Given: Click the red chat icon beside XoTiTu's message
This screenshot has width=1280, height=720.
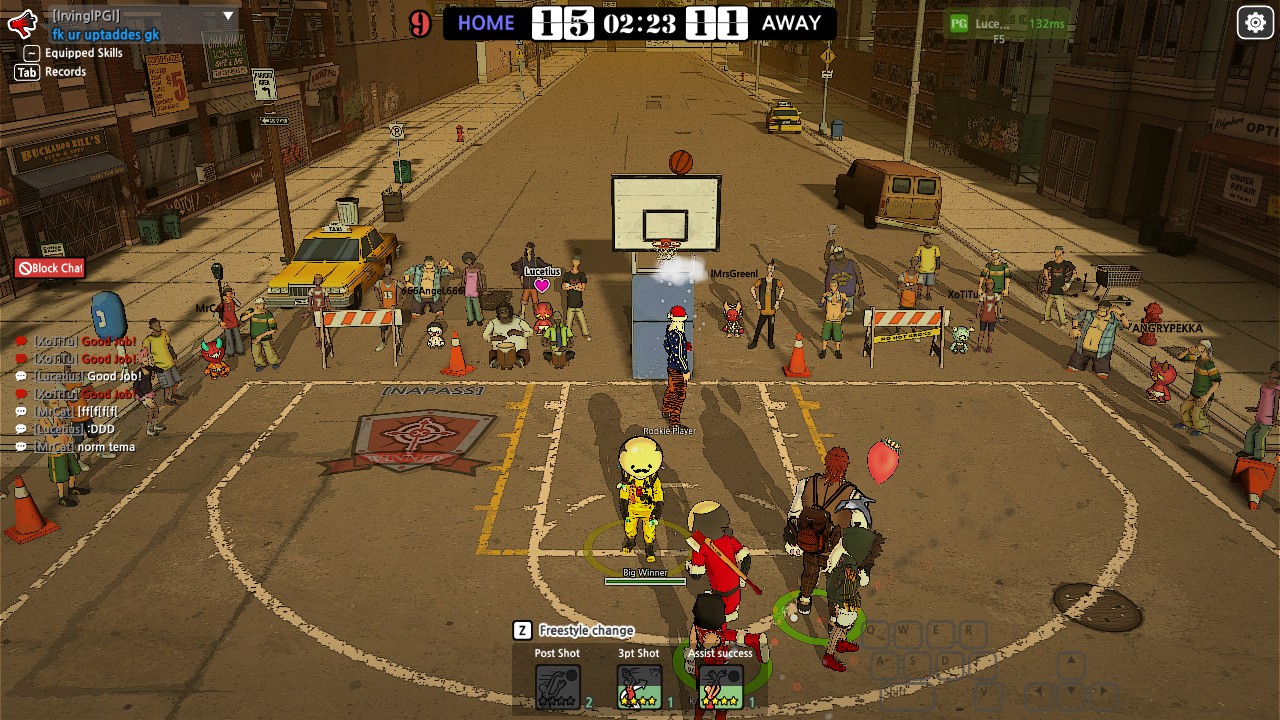Looking at the screenshot, I should [x=22, y=341].
